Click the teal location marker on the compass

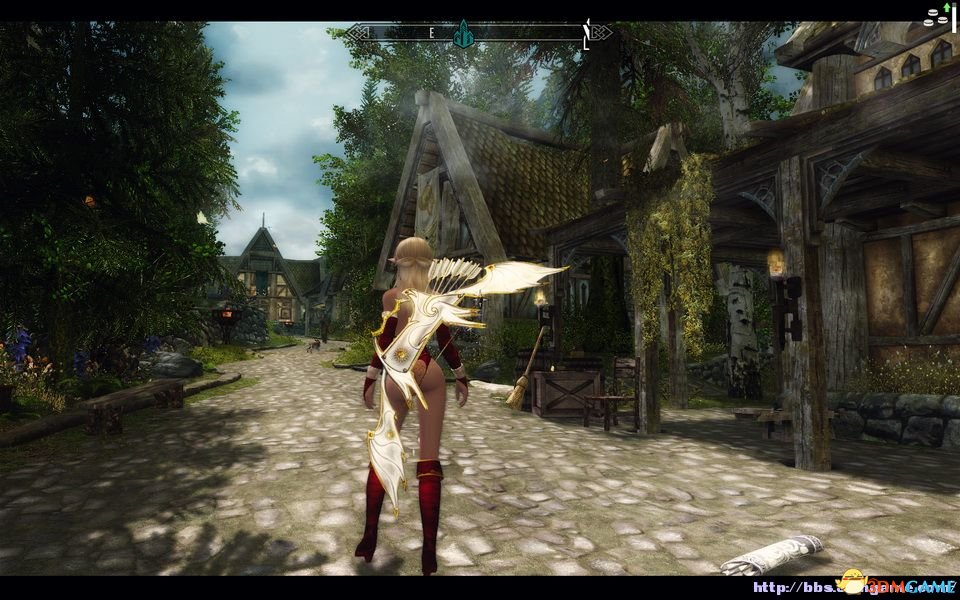[462, 33]
